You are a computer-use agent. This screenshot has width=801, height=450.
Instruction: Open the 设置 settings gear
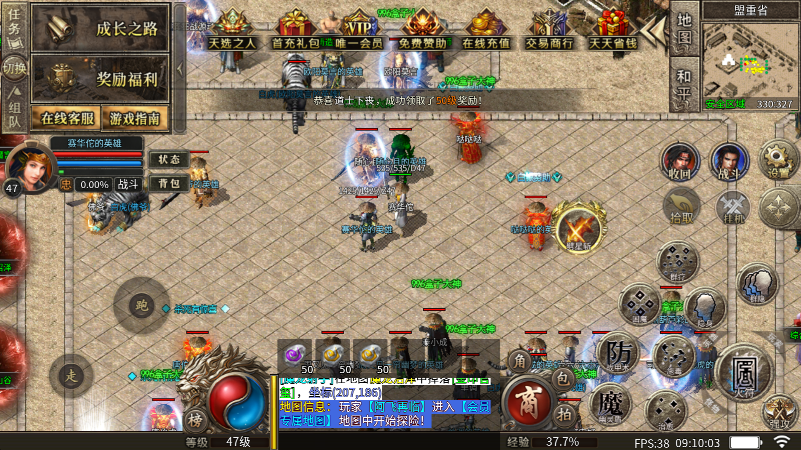(778, 158)
